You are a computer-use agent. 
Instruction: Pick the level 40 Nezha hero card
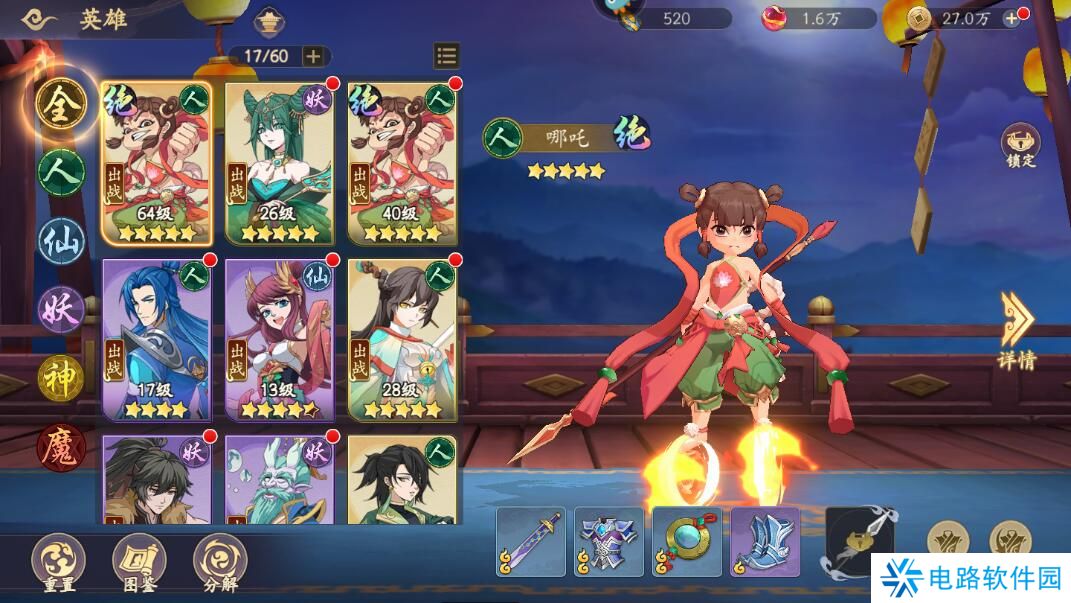pos(402,162)
